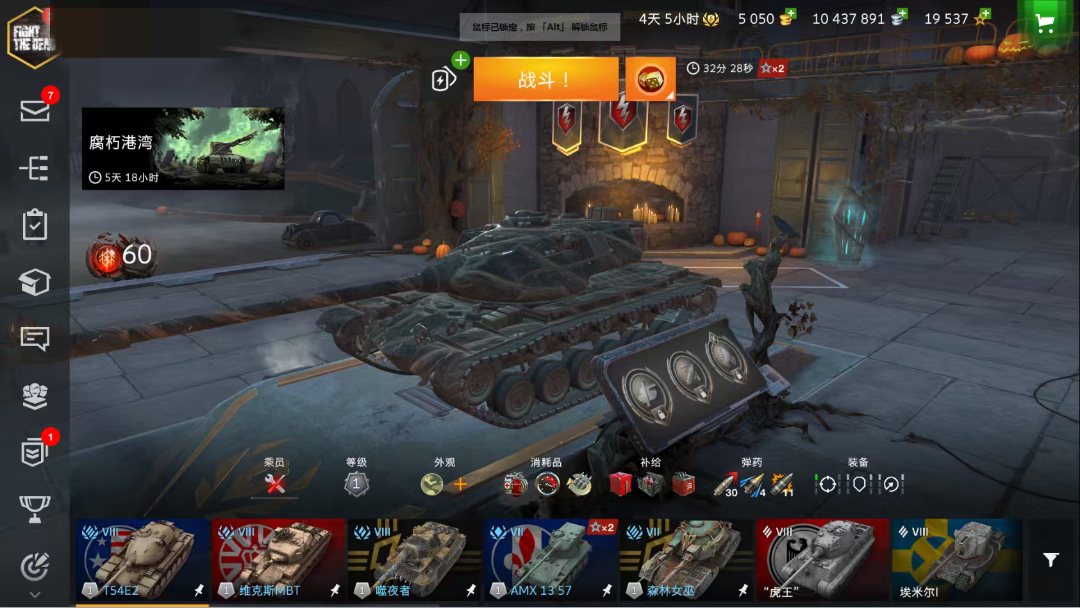
Task: Select the 森林女巫 tank card
Action: pyautogui.click(x=687, y=560)
